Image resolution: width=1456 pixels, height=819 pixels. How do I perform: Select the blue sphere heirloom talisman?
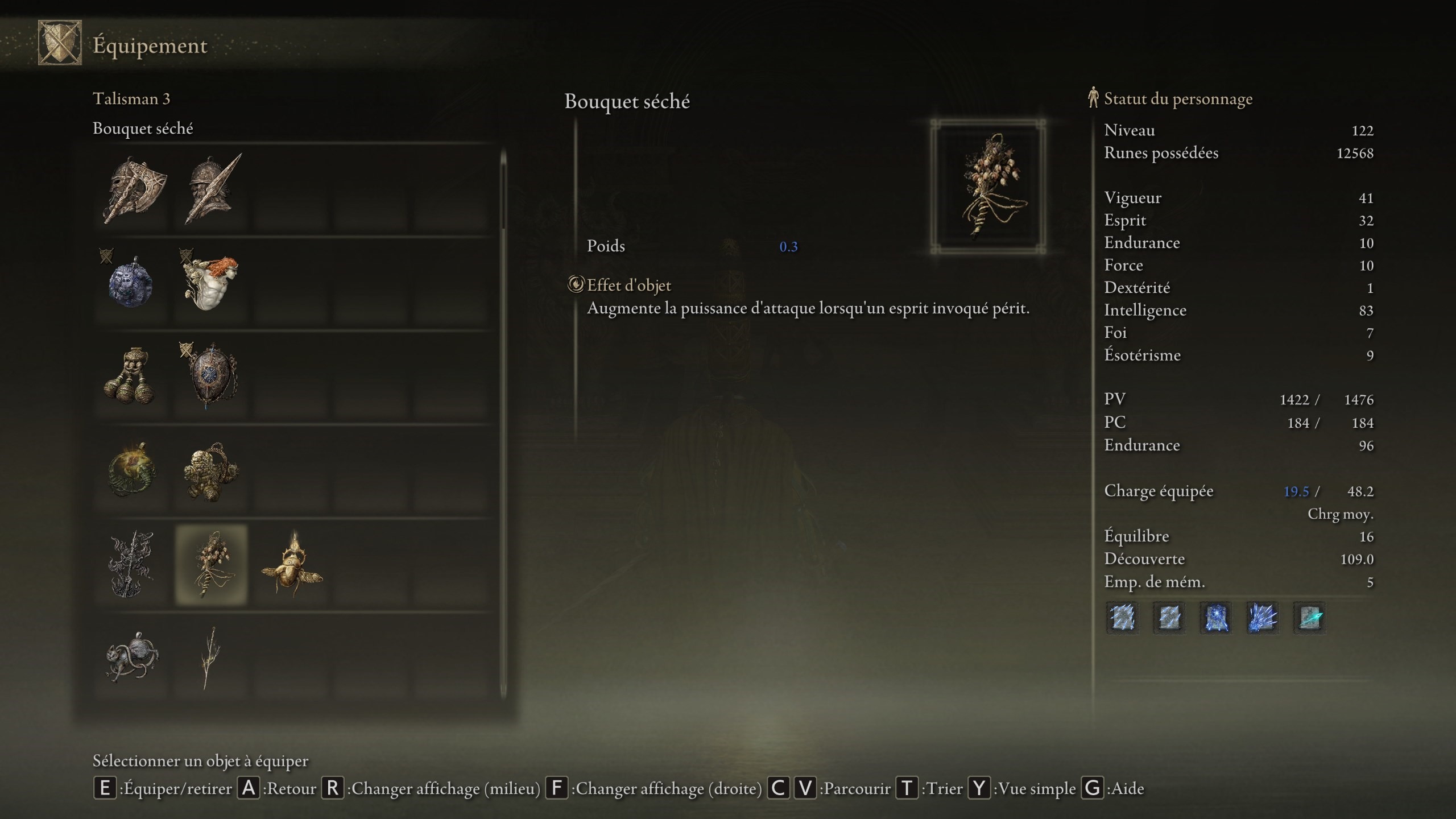tap(132, 282)
